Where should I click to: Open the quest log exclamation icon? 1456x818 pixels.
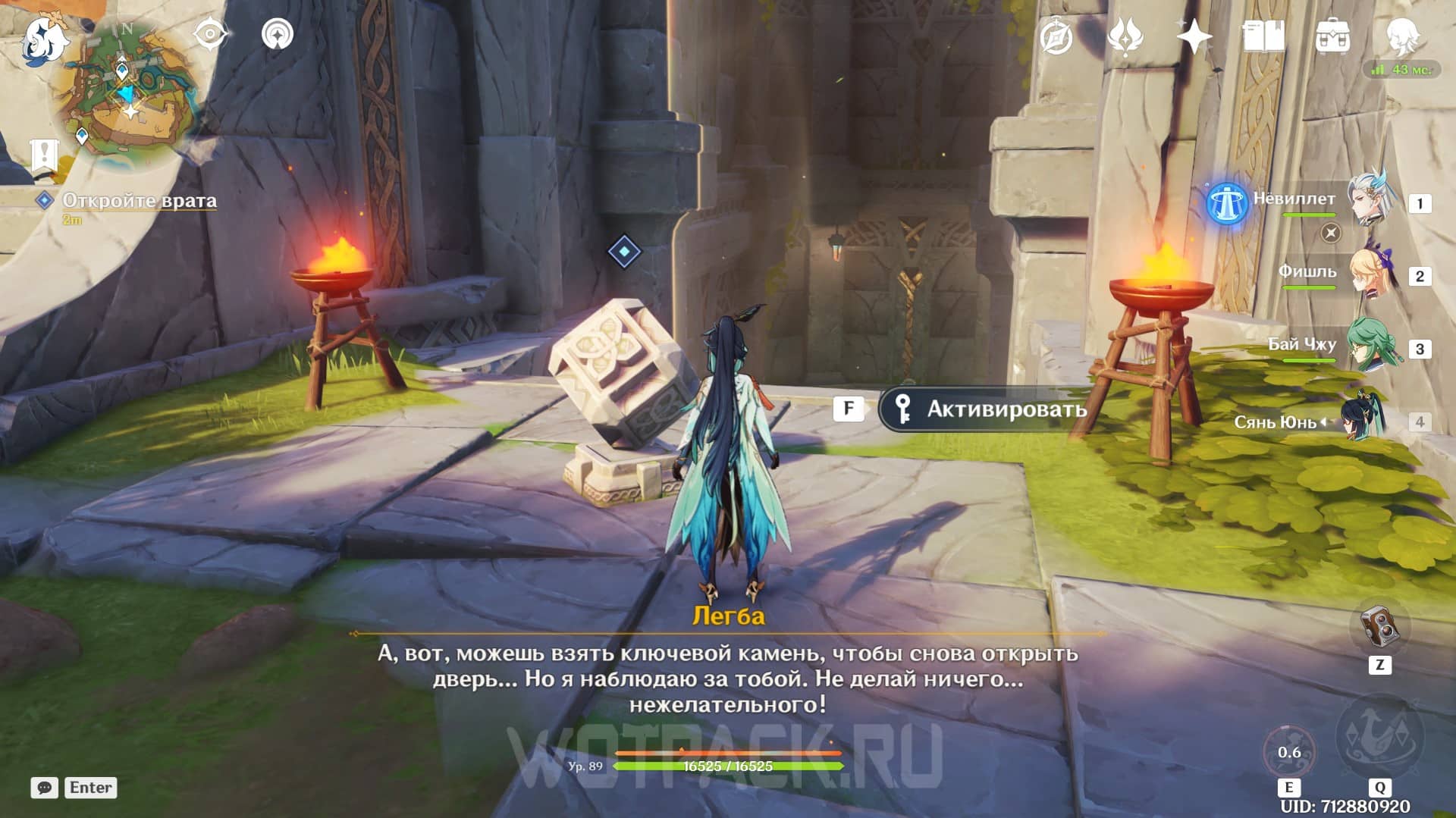pyautogui.click(x=44, y=155)
